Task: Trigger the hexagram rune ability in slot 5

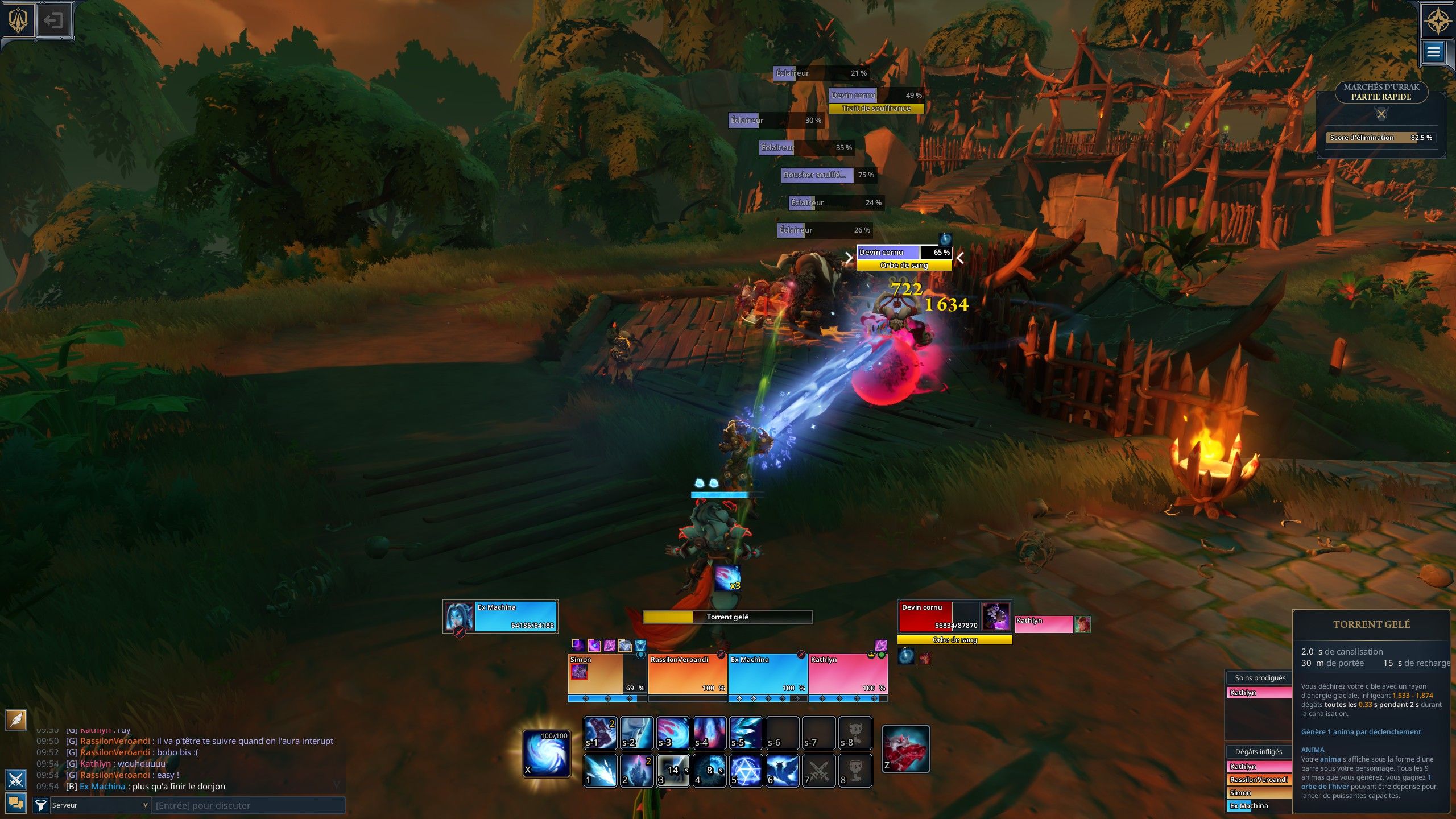Action: (746, 771)
